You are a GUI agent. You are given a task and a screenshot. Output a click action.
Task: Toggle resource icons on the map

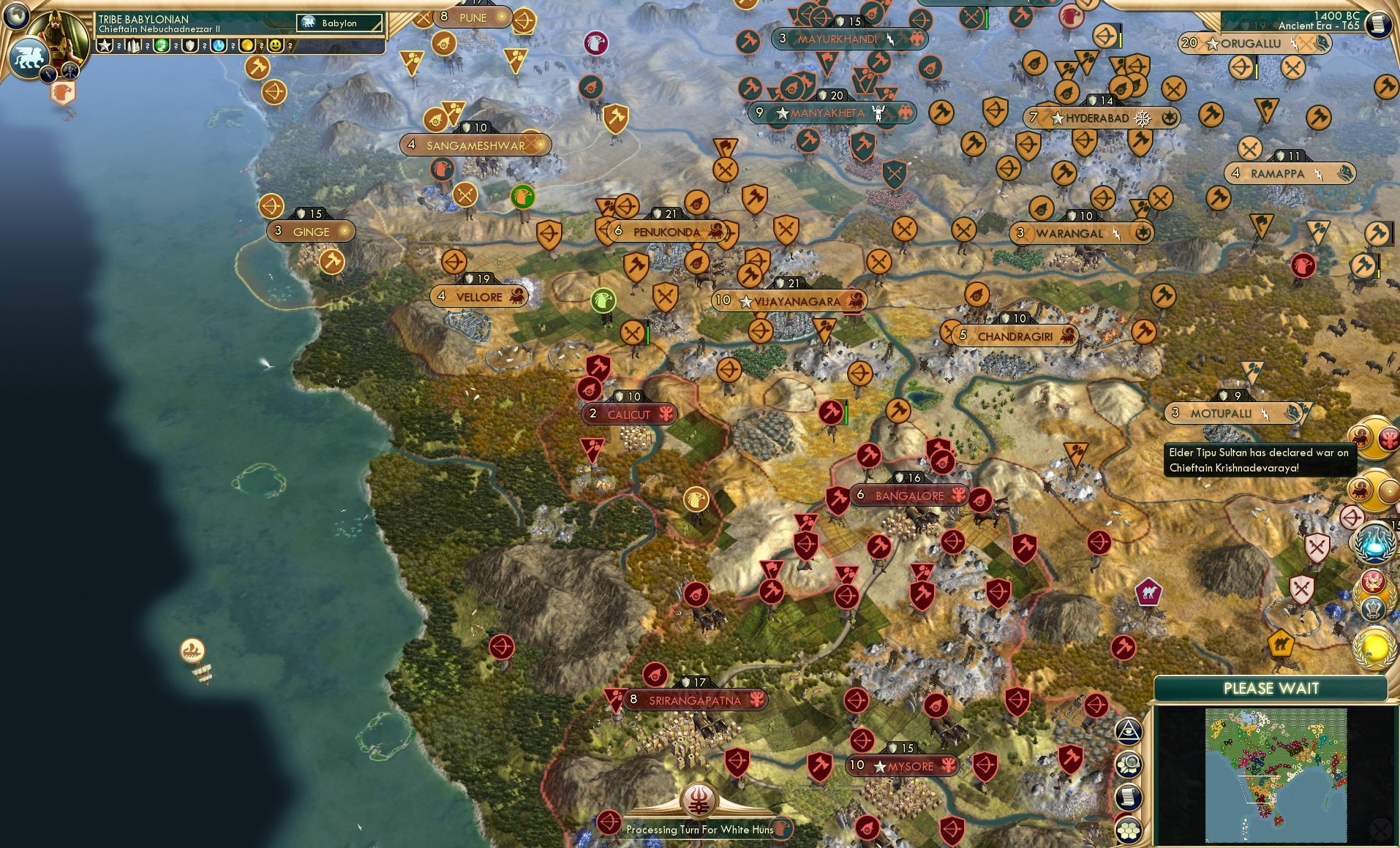[1128, 764]
